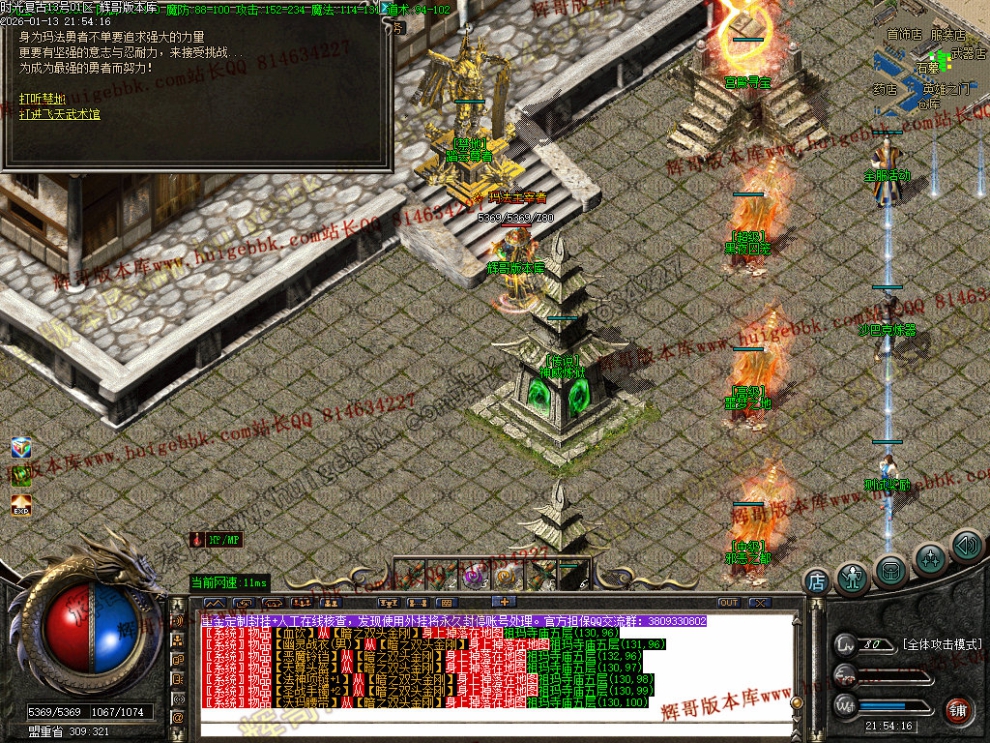Open the backpack inventory icon
The width and height of the screenshot is (990, 743).
(x=890, y=571)
